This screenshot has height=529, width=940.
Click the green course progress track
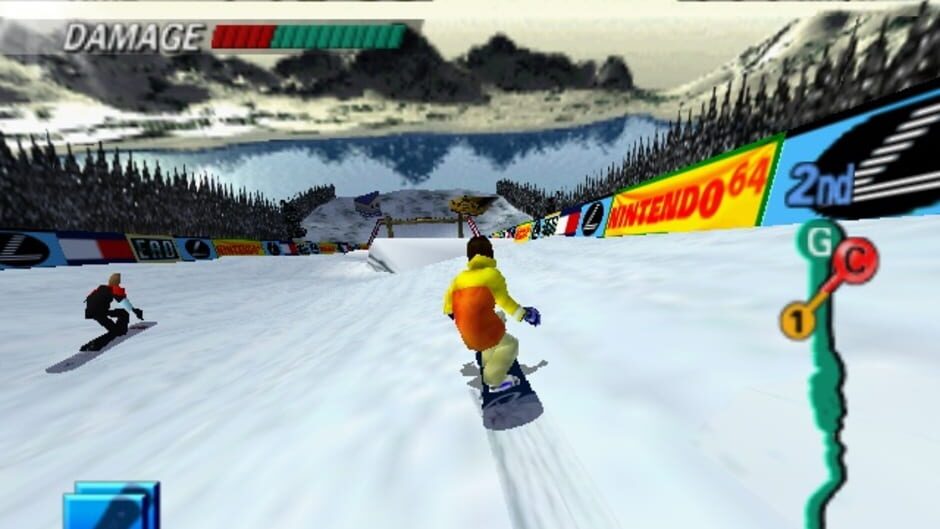[x=827, y=400]
